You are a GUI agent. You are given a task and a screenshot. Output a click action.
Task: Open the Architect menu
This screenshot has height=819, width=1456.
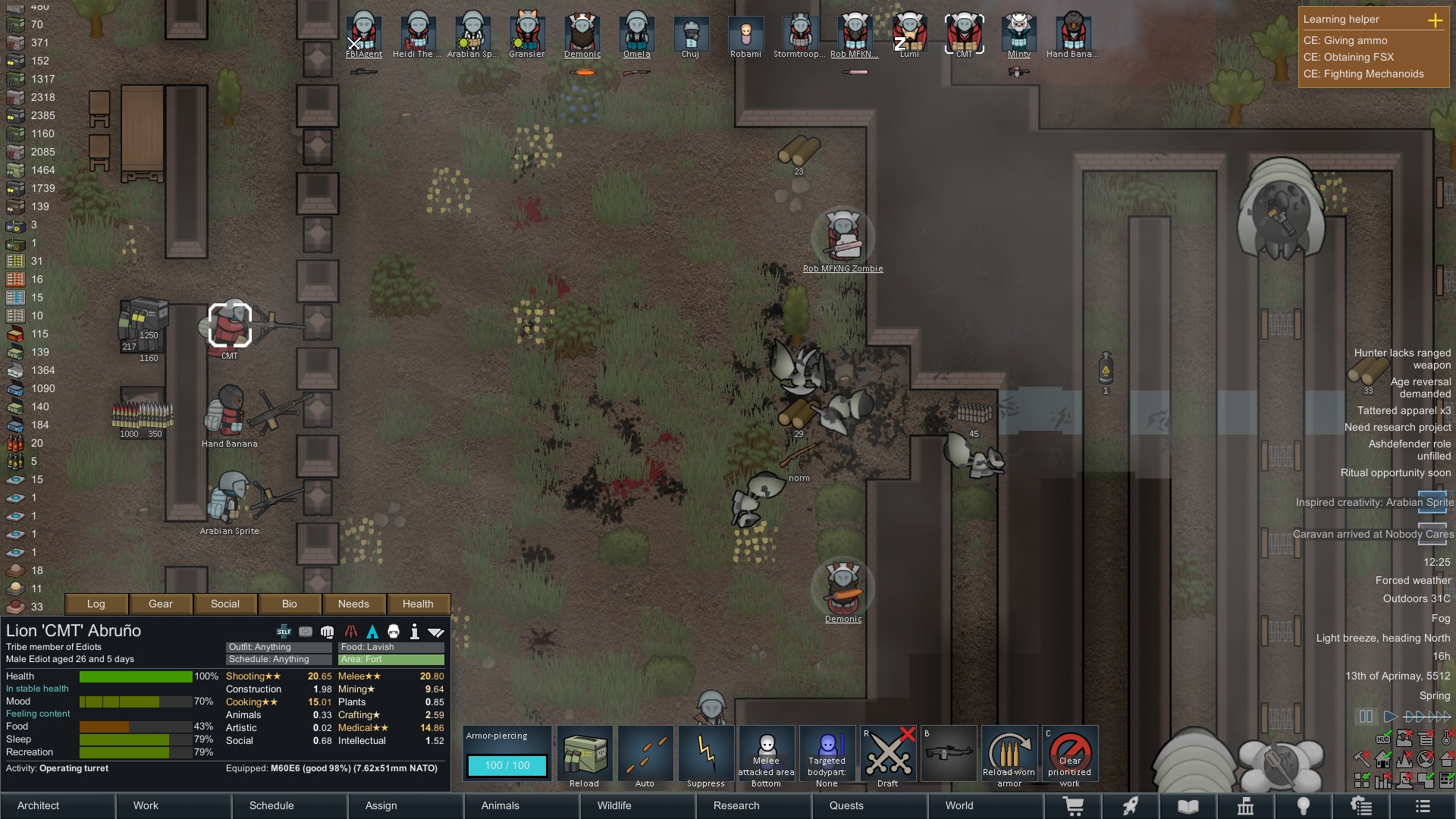[x=39, y=805]
